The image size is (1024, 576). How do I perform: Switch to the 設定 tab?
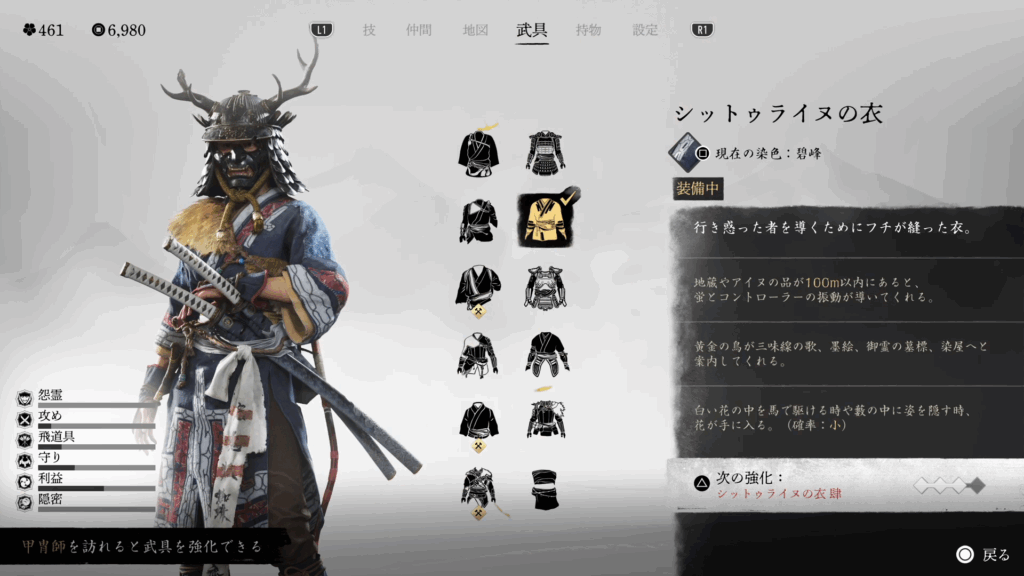645,30
